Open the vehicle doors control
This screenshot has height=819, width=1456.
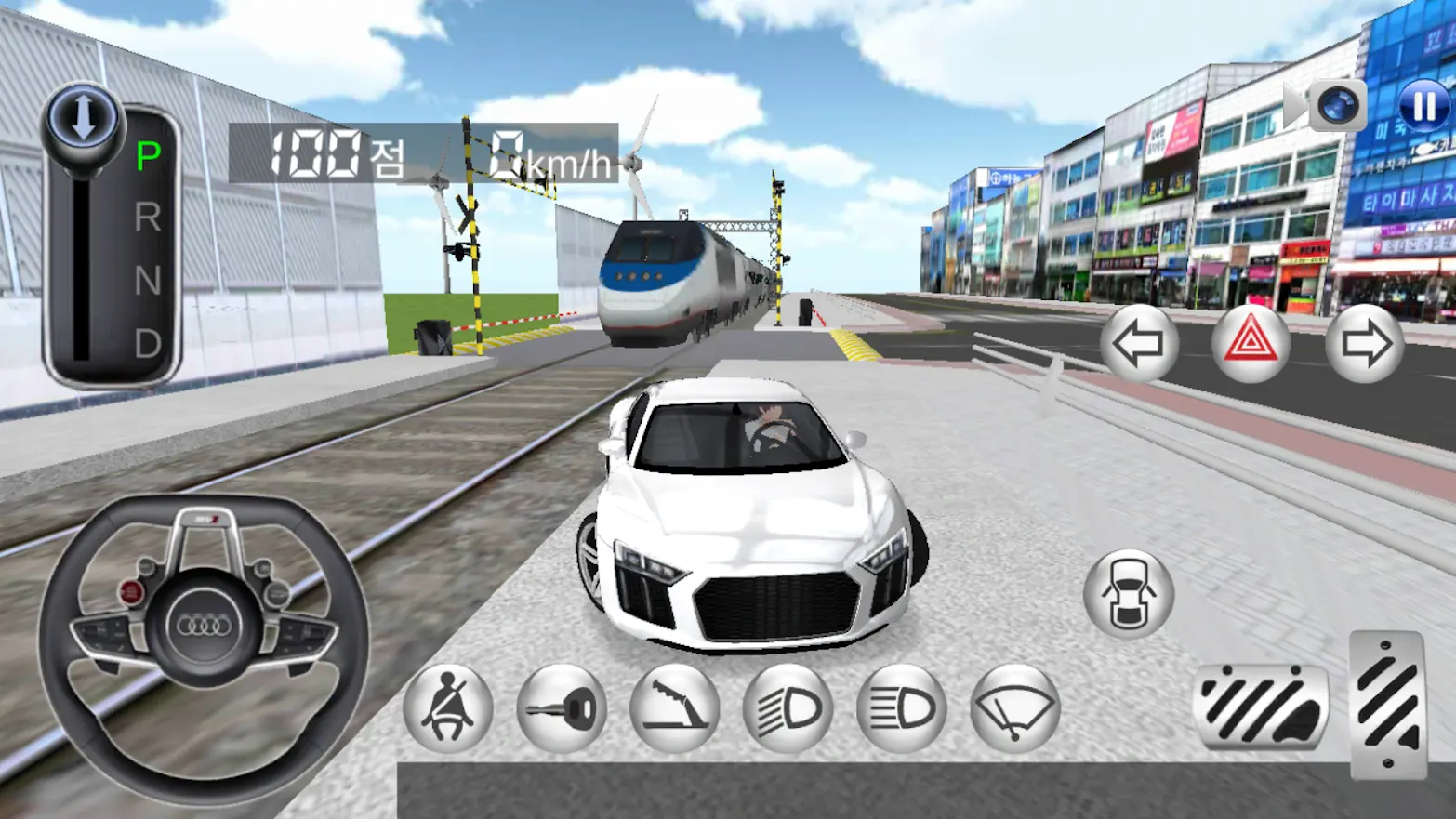[1128, 591]
